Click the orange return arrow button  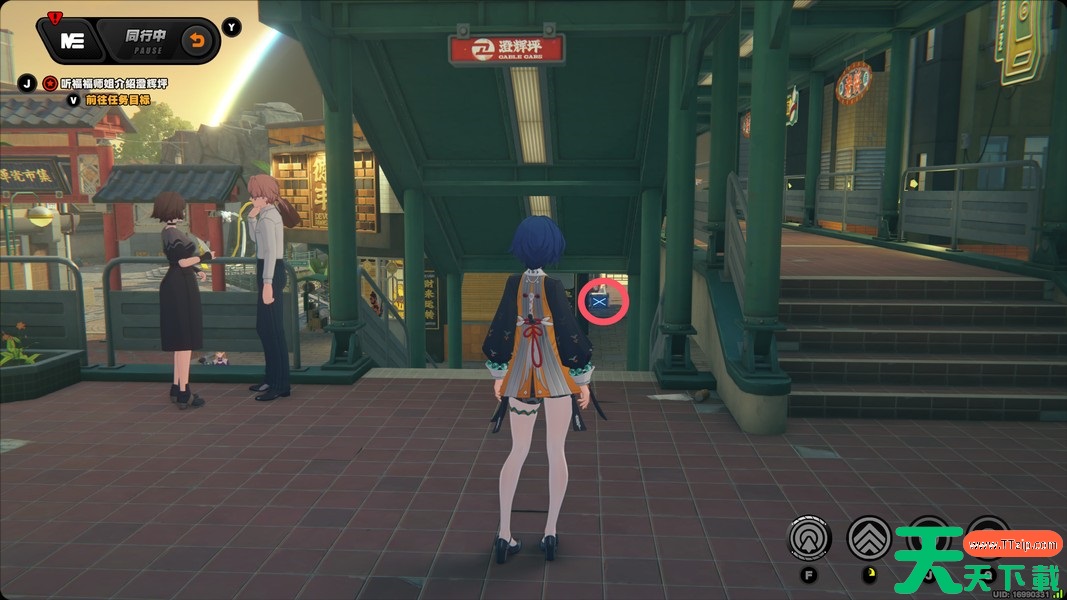(x=195, y=41)
